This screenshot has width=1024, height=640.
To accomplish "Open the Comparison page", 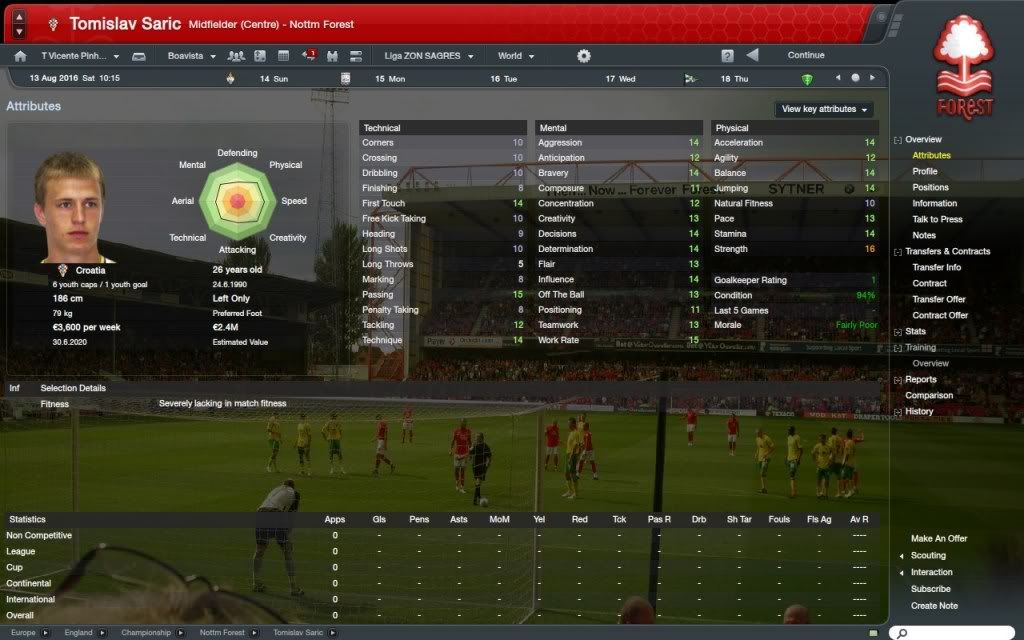I will (929, 396).
